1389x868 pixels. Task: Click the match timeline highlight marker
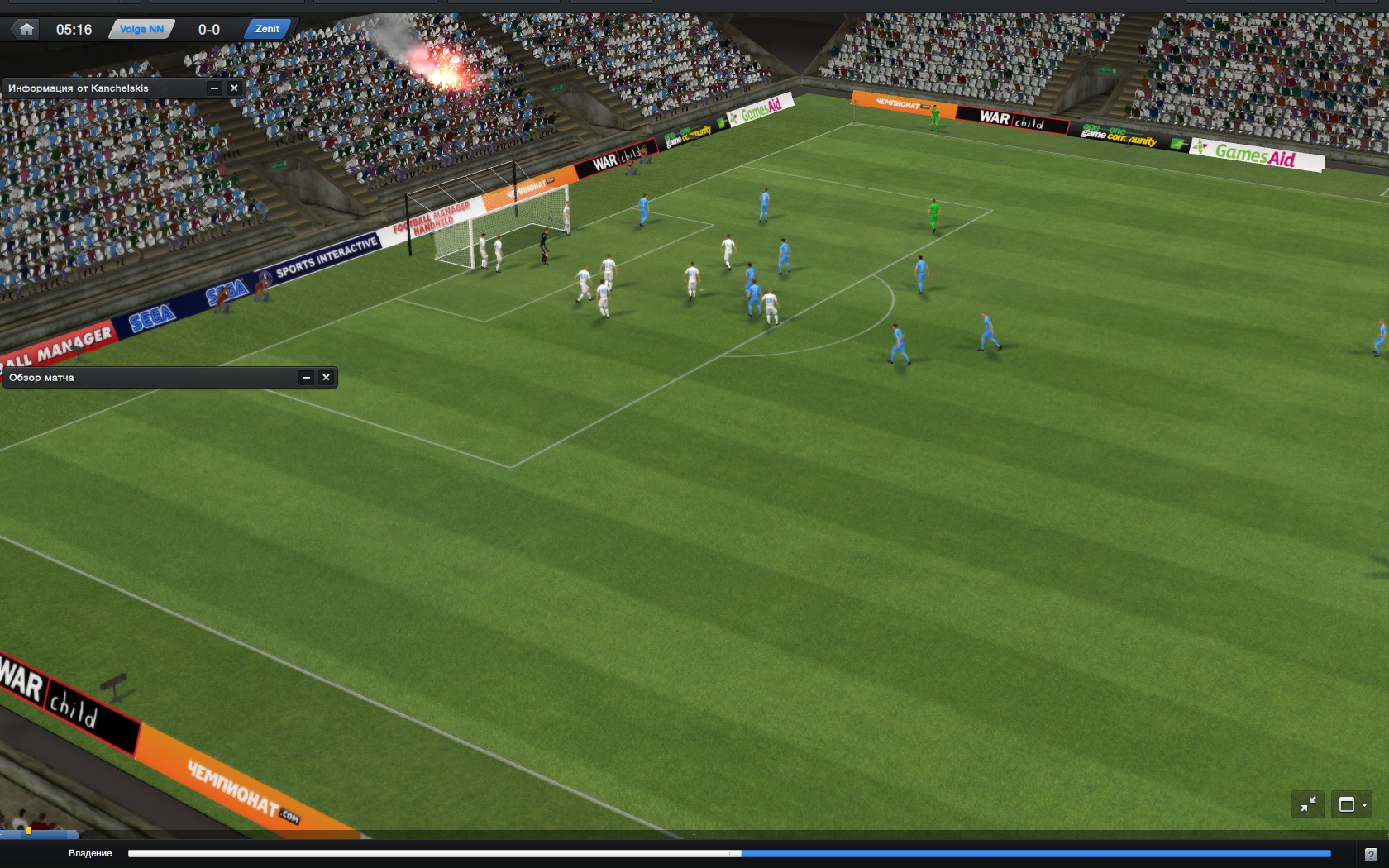pos(29,831)
